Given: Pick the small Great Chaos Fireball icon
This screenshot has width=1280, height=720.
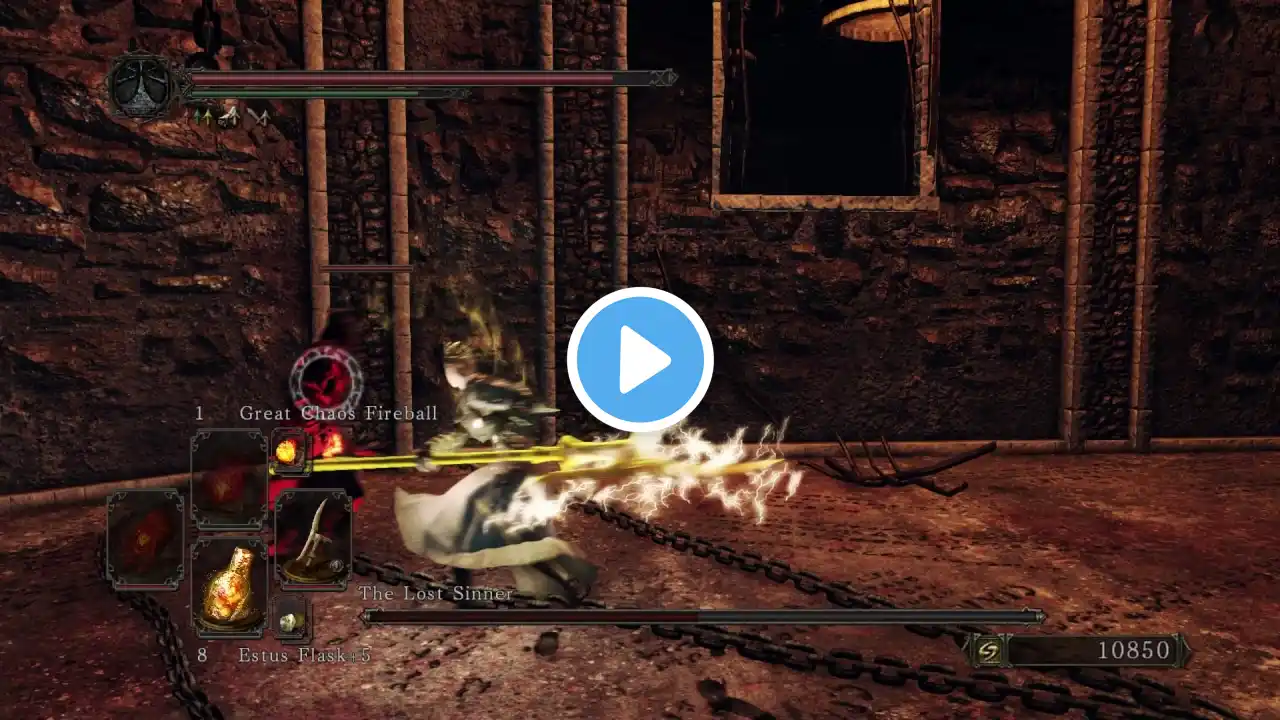Looking at the screenshot, I should coord(291,450).
